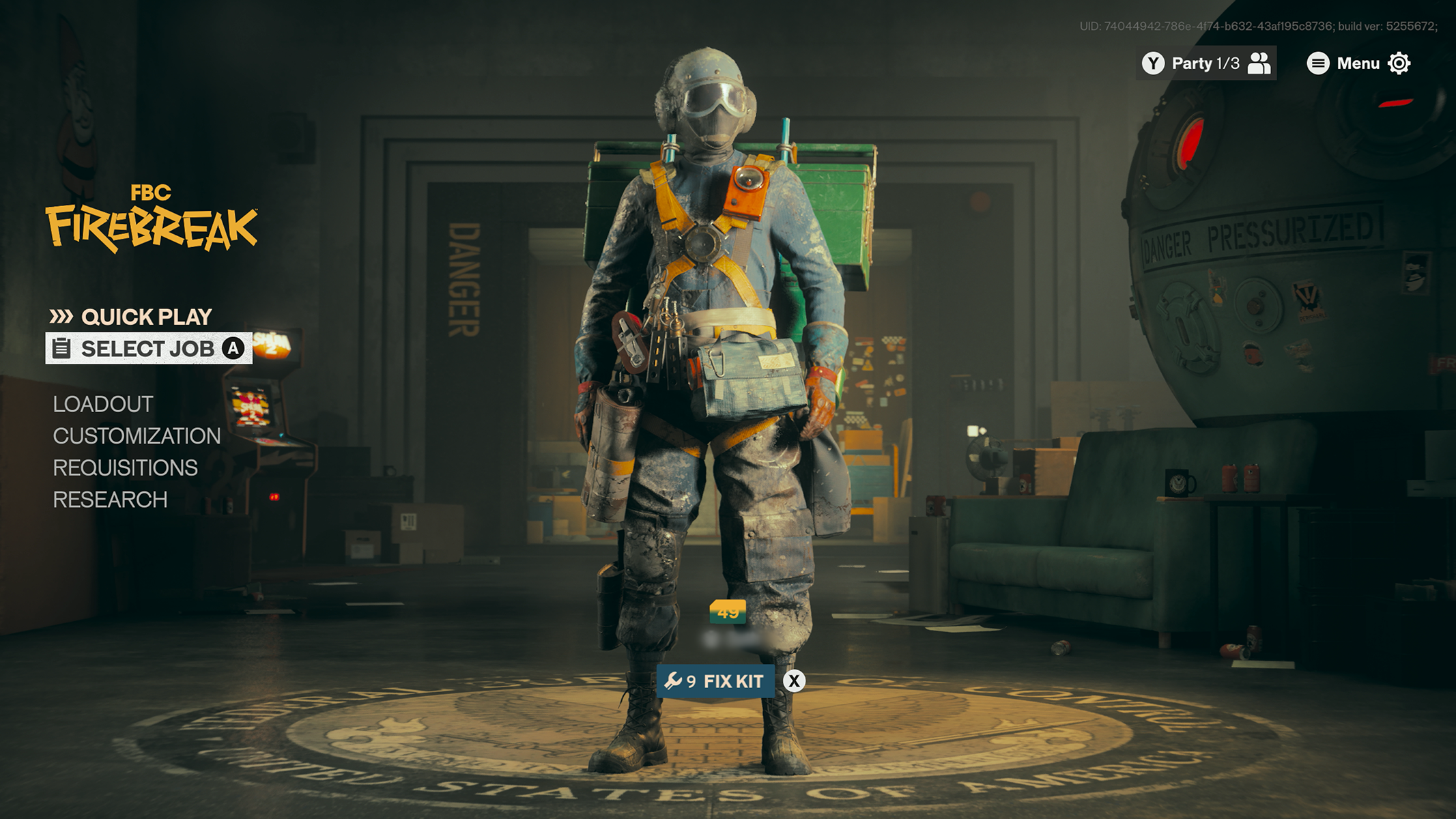Open the settings gear icon
The image size is (1456, 819).
point(1400,63)
